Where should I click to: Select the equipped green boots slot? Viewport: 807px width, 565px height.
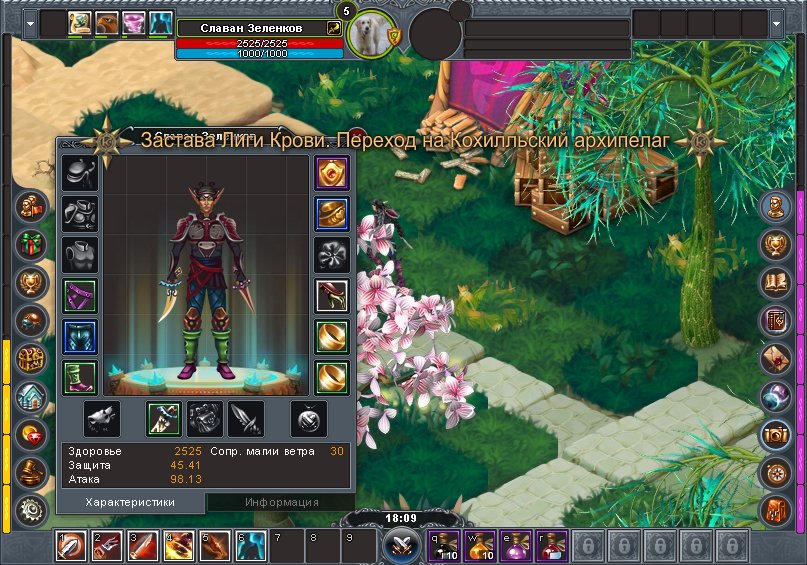[x=79, y=378]
